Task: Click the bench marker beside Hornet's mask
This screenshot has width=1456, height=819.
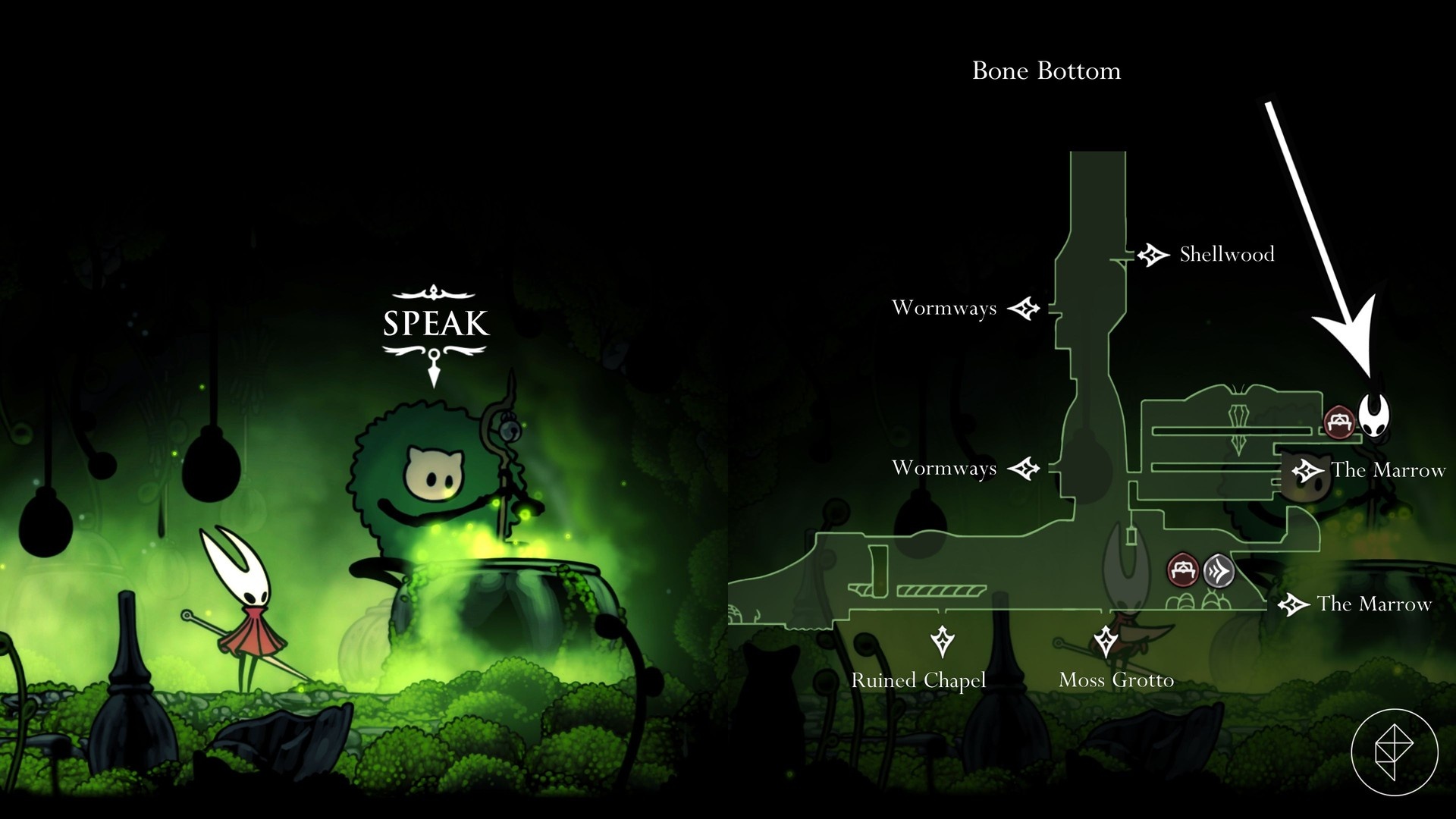Action: point(1339,422)
